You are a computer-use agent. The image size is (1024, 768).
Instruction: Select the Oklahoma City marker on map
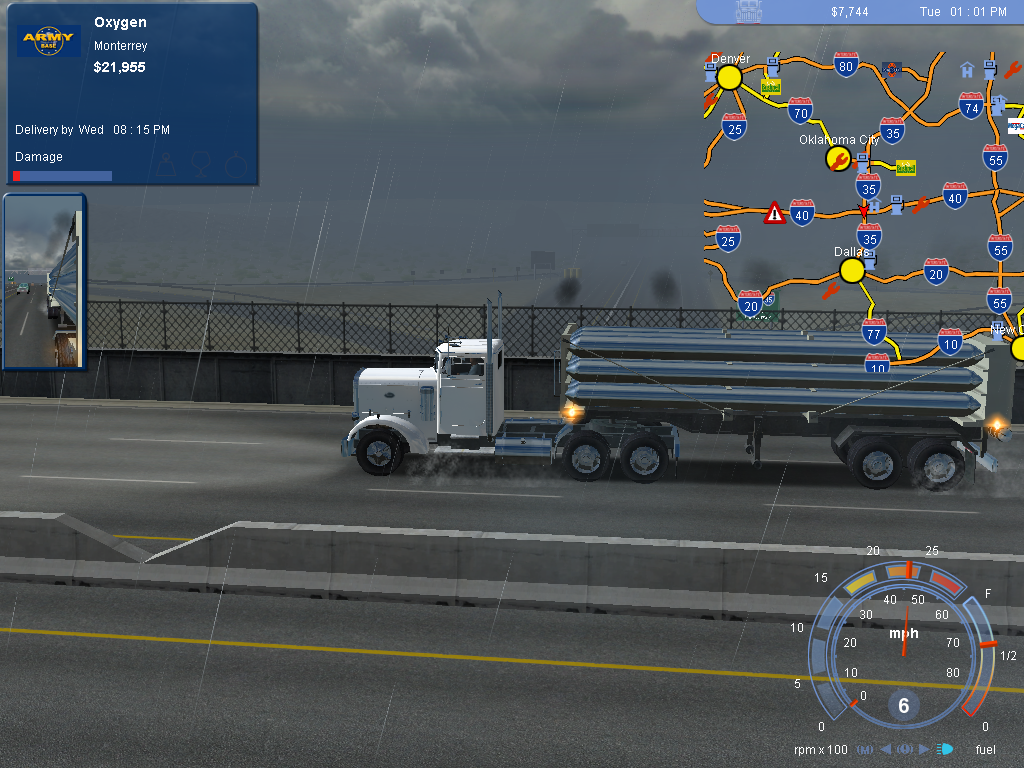839,159
